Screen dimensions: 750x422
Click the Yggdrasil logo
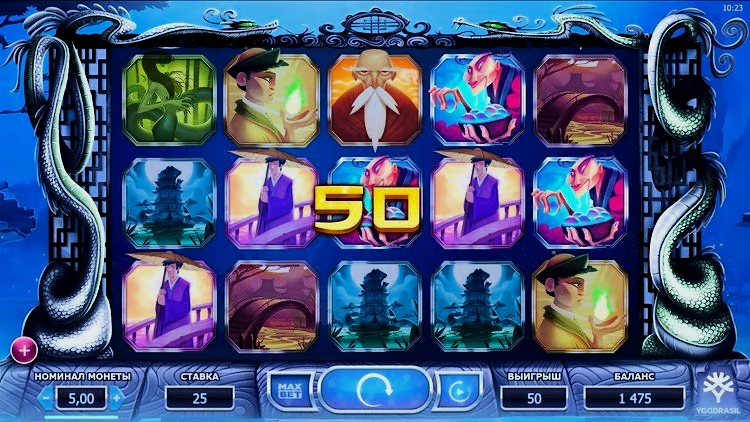[x=717, y=390]
